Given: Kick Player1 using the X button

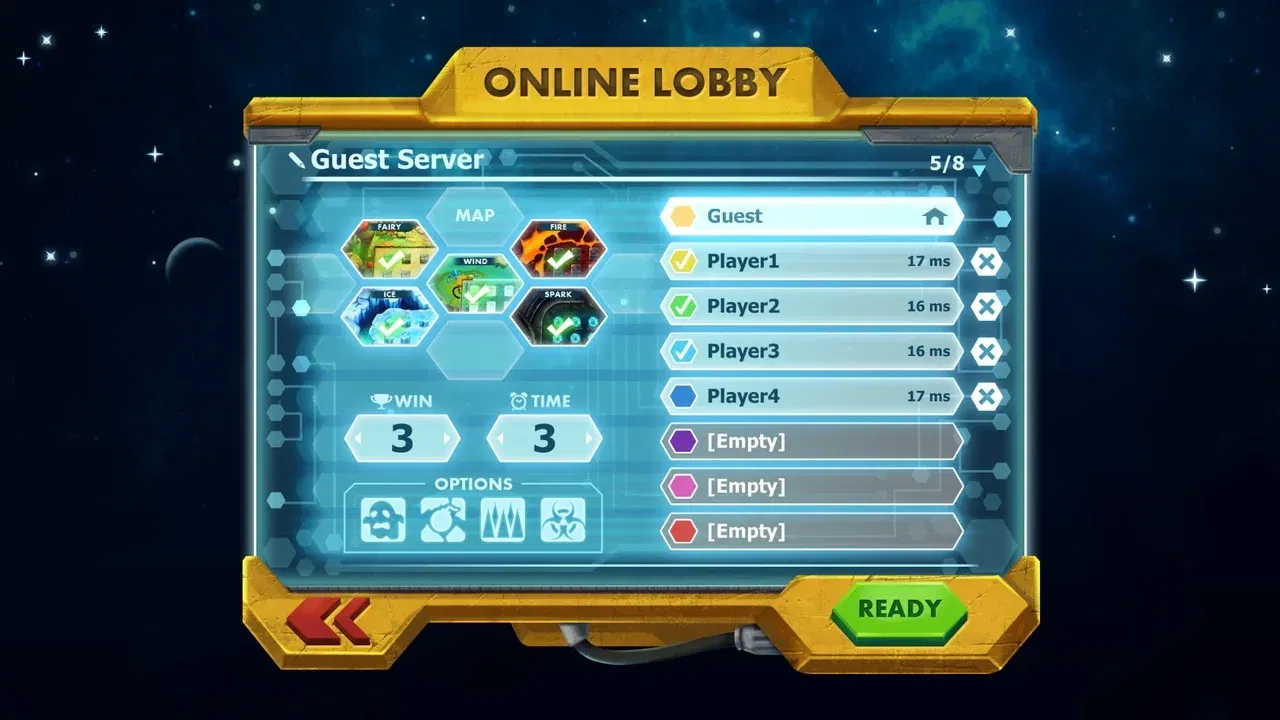Looking at the screenshot, I should point(987,261).
